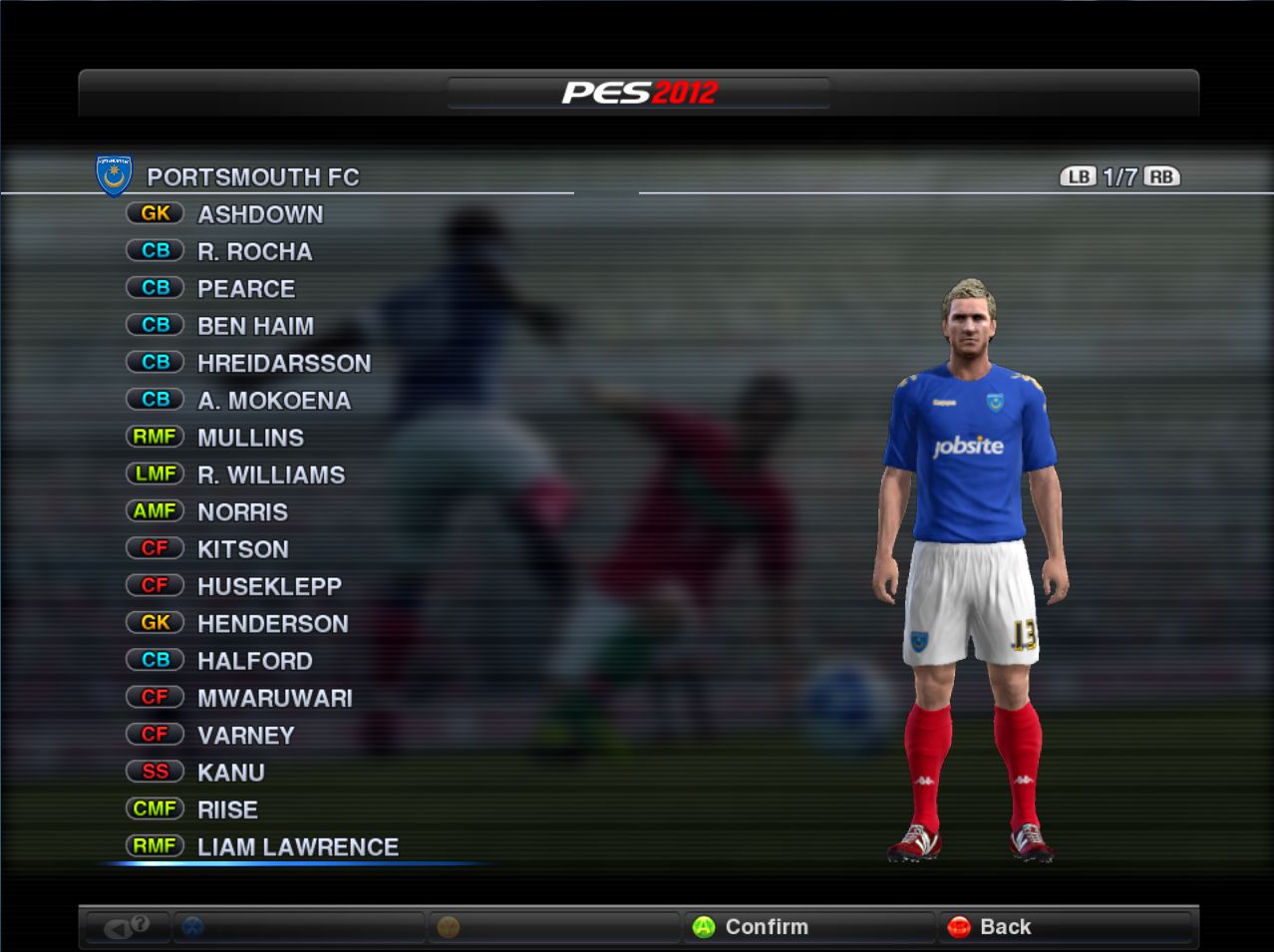Select Varney in the squad list
Viewport: 1274px width, 952px height.
[246, 736]
